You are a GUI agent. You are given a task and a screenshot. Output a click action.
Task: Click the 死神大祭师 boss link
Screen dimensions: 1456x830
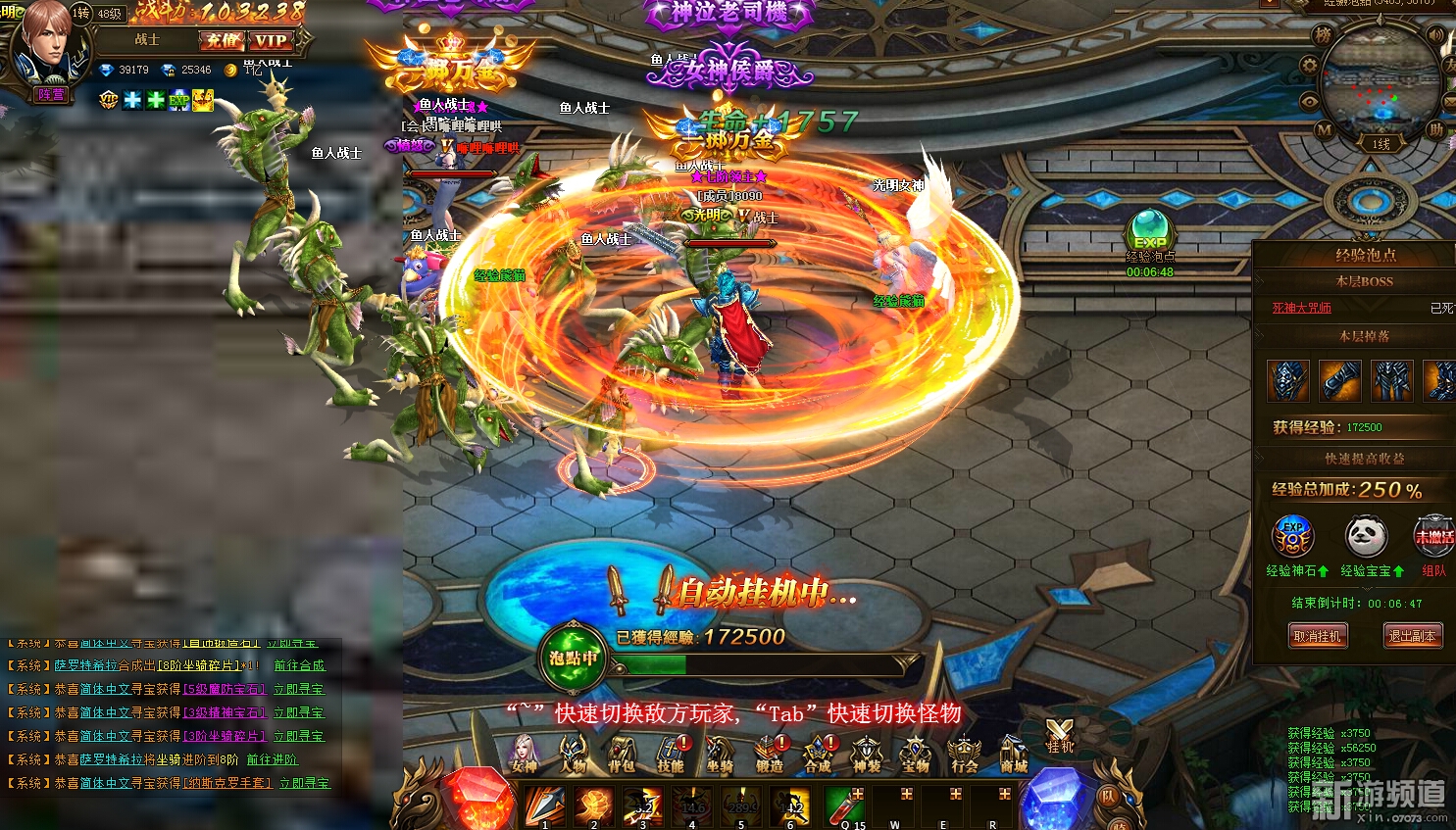click(1301, 308)
